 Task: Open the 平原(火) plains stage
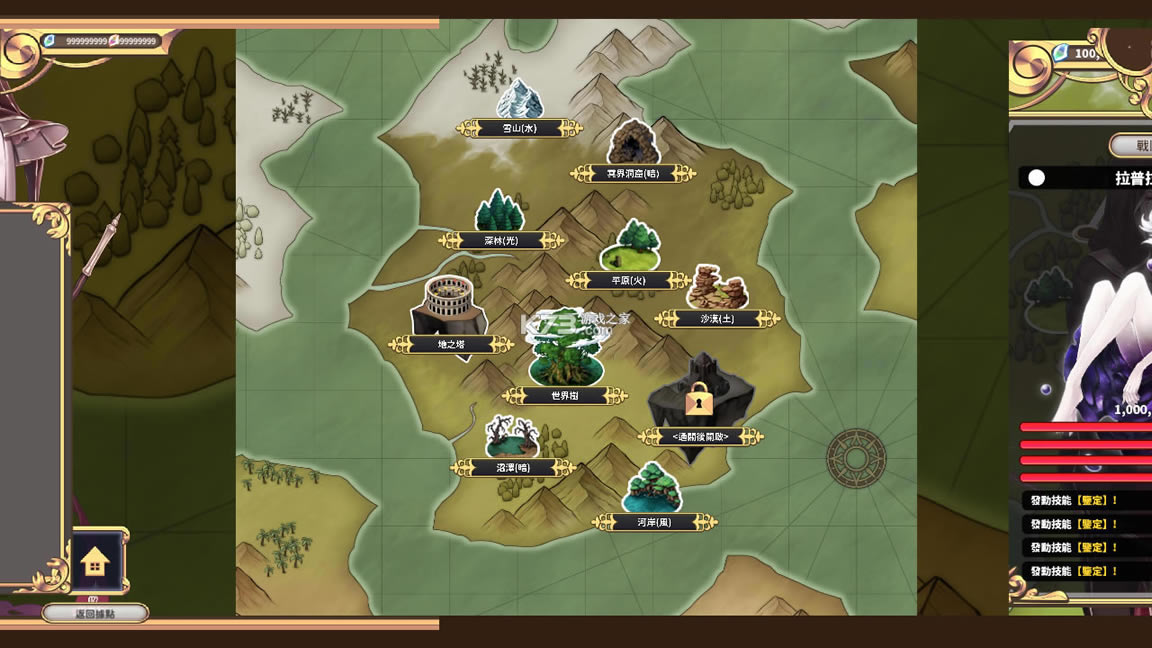[630, 250]
